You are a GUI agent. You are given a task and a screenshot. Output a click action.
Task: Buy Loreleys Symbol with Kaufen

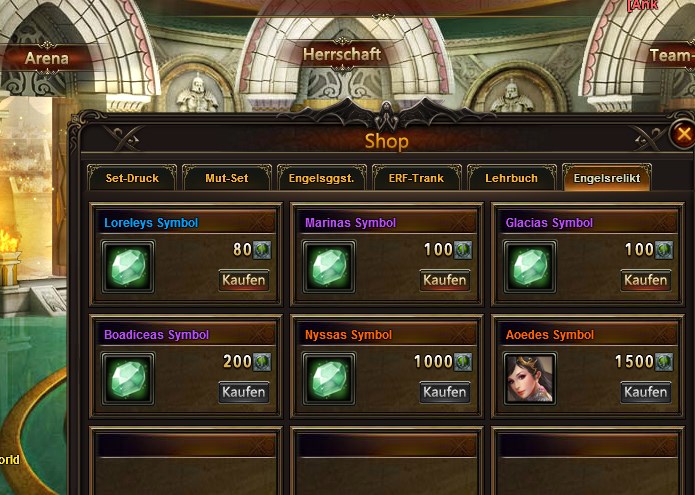coord(244,280)
